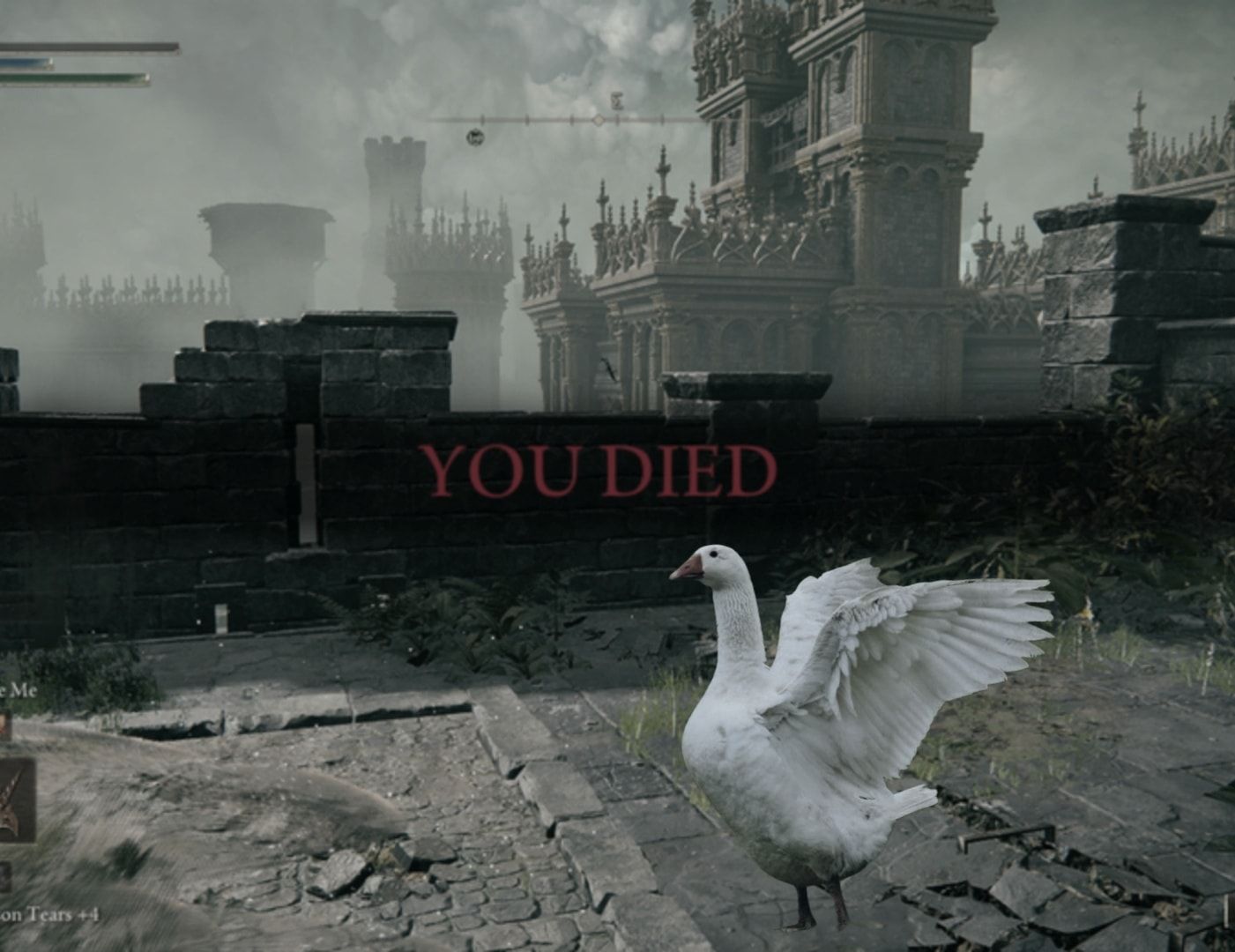Click the round marker below the compass
The image size is (1235, 952).
pyautogui.click(x=475, y=137)
